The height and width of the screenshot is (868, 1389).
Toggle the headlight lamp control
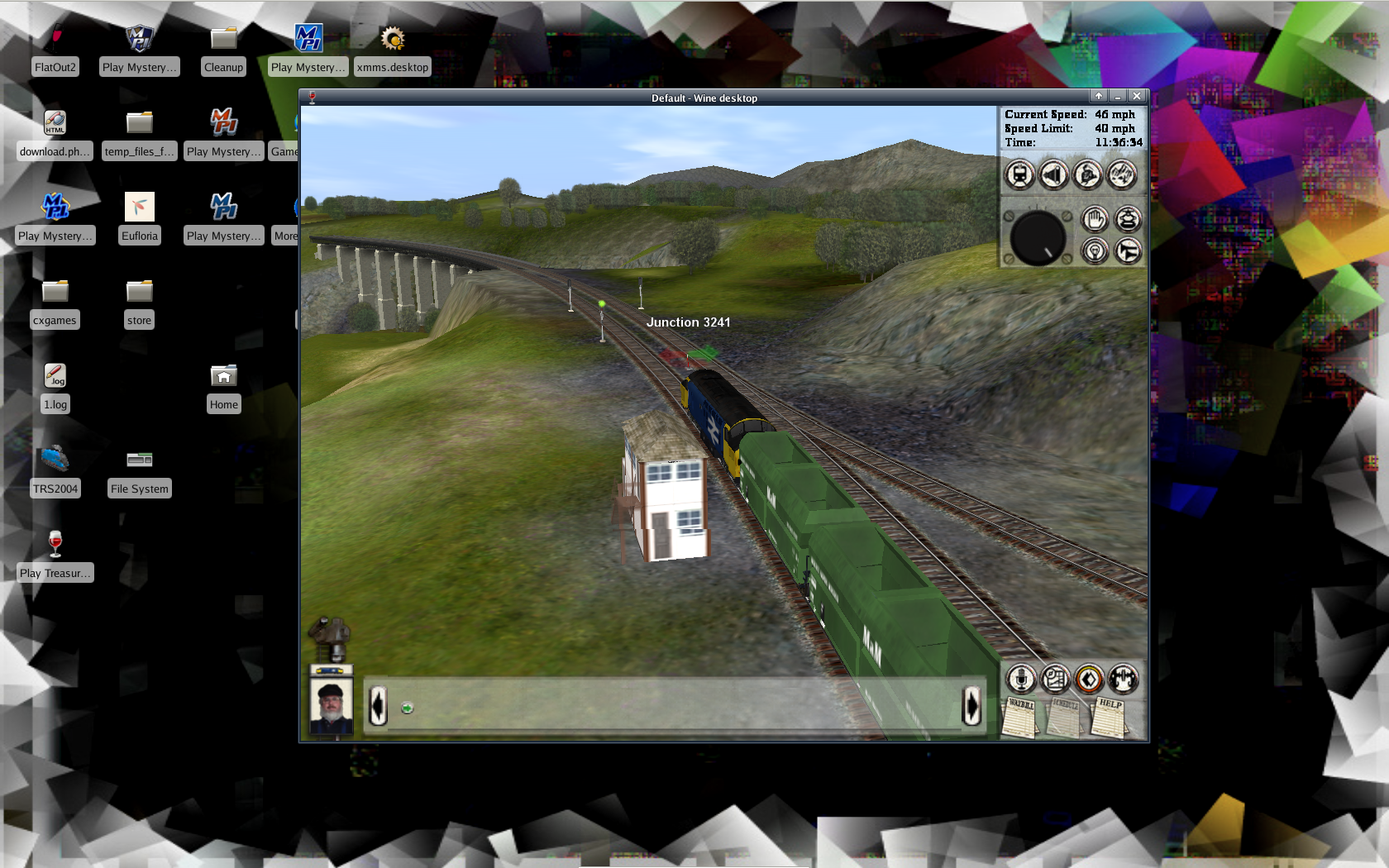click(x=1094, y=251)
